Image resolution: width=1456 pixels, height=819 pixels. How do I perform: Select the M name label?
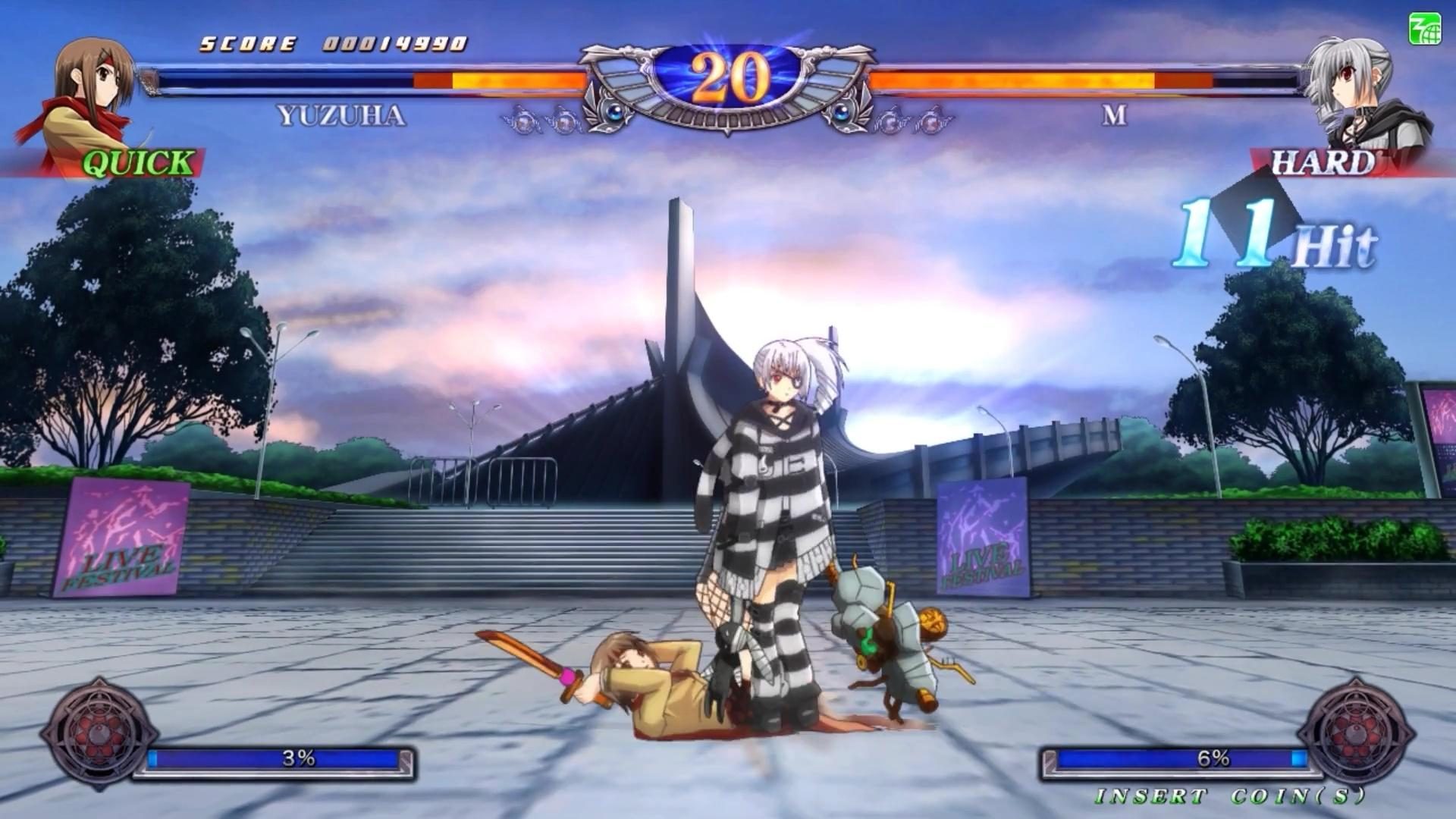click(x=1112, y=115)
